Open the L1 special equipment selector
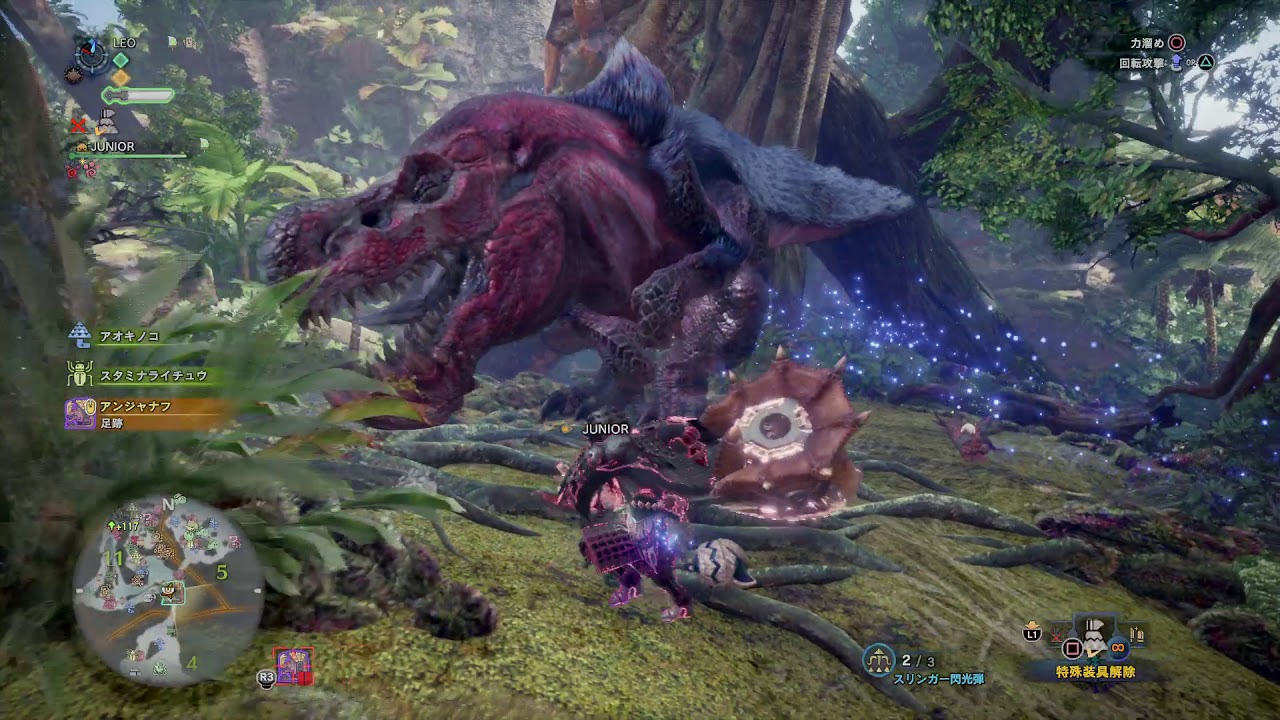Image resolution: width=1280 pixels, height=720 pixels. (x=1033, y=635)
